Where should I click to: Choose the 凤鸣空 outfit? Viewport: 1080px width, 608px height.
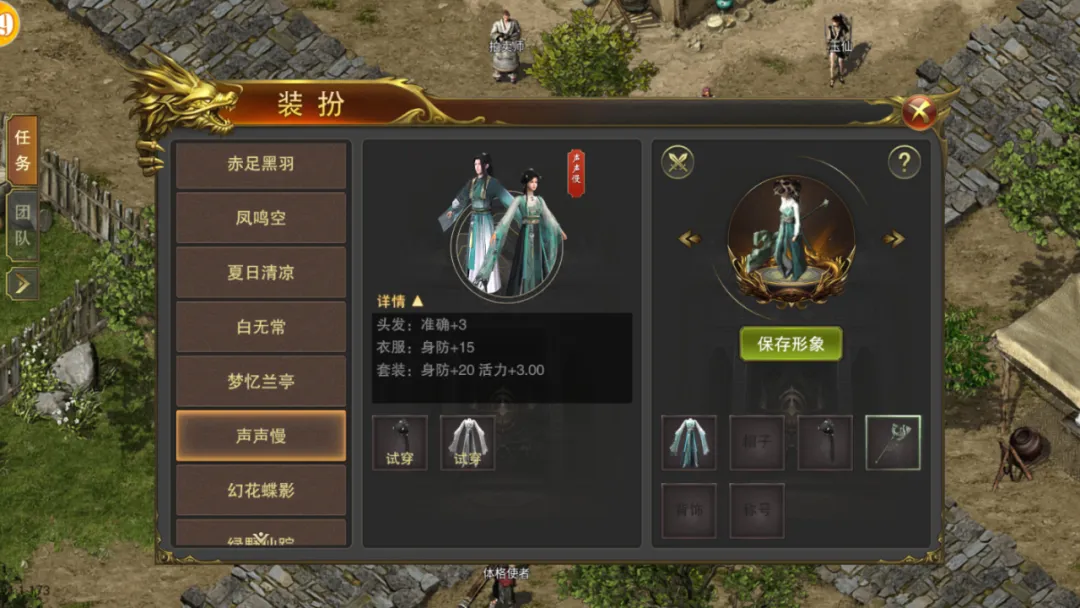[261, 218]
